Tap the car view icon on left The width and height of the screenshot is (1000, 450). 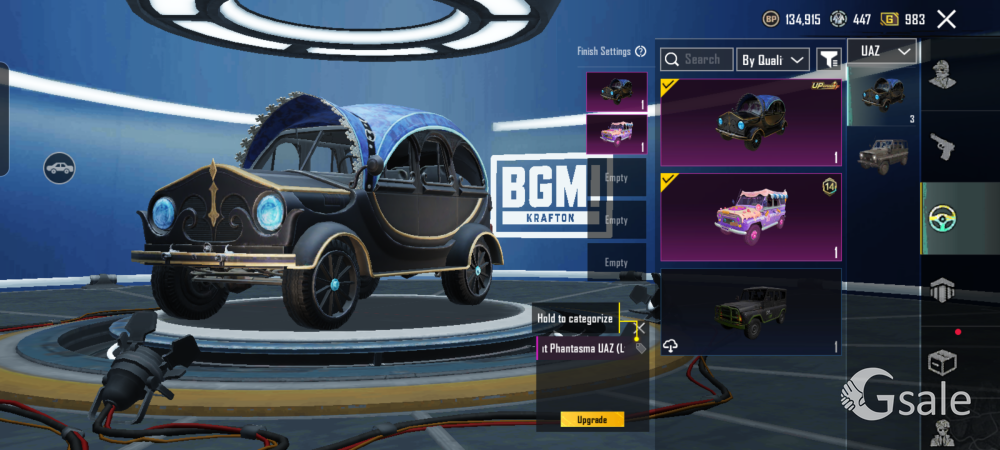pos(60,167)
